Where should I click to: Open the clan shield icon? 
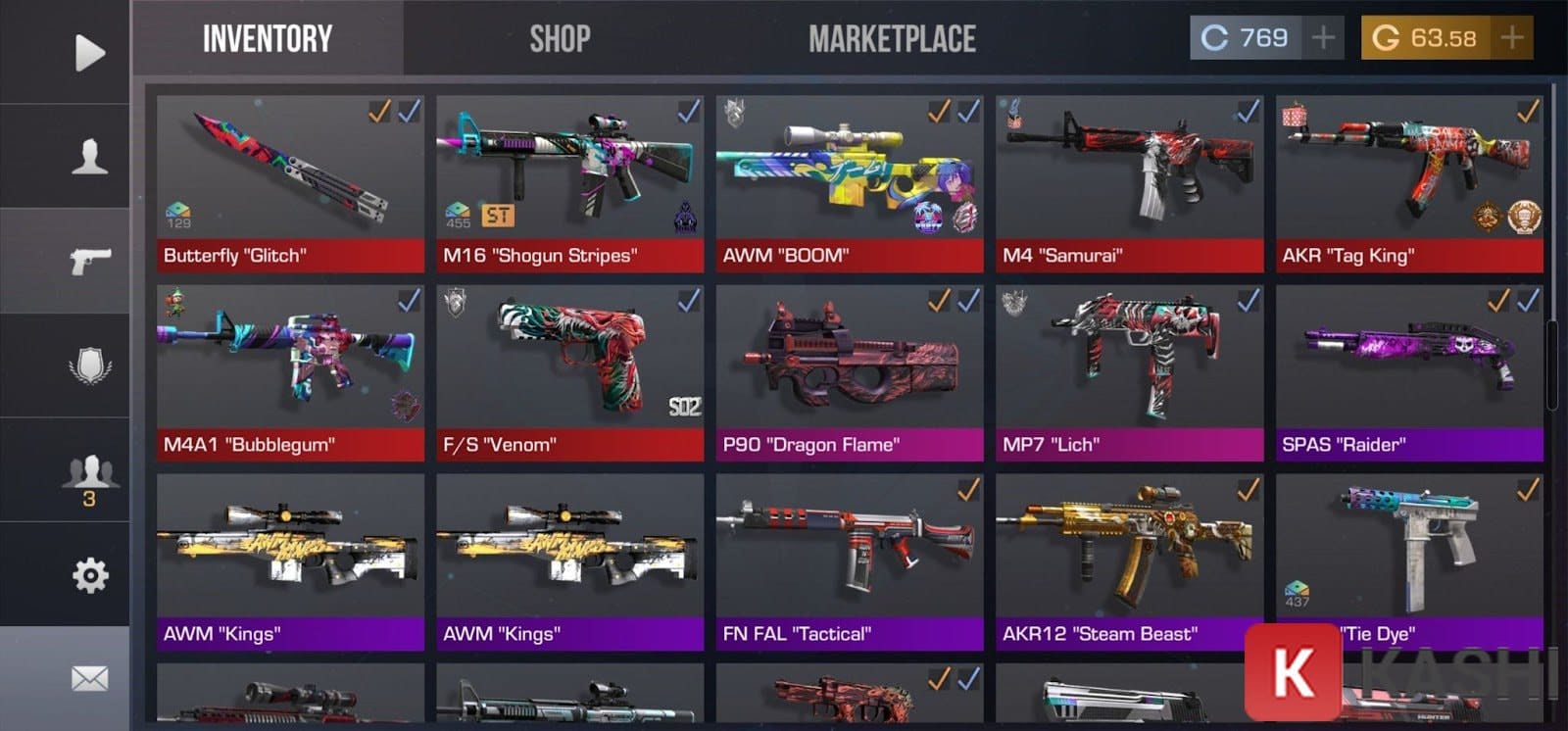89,366
